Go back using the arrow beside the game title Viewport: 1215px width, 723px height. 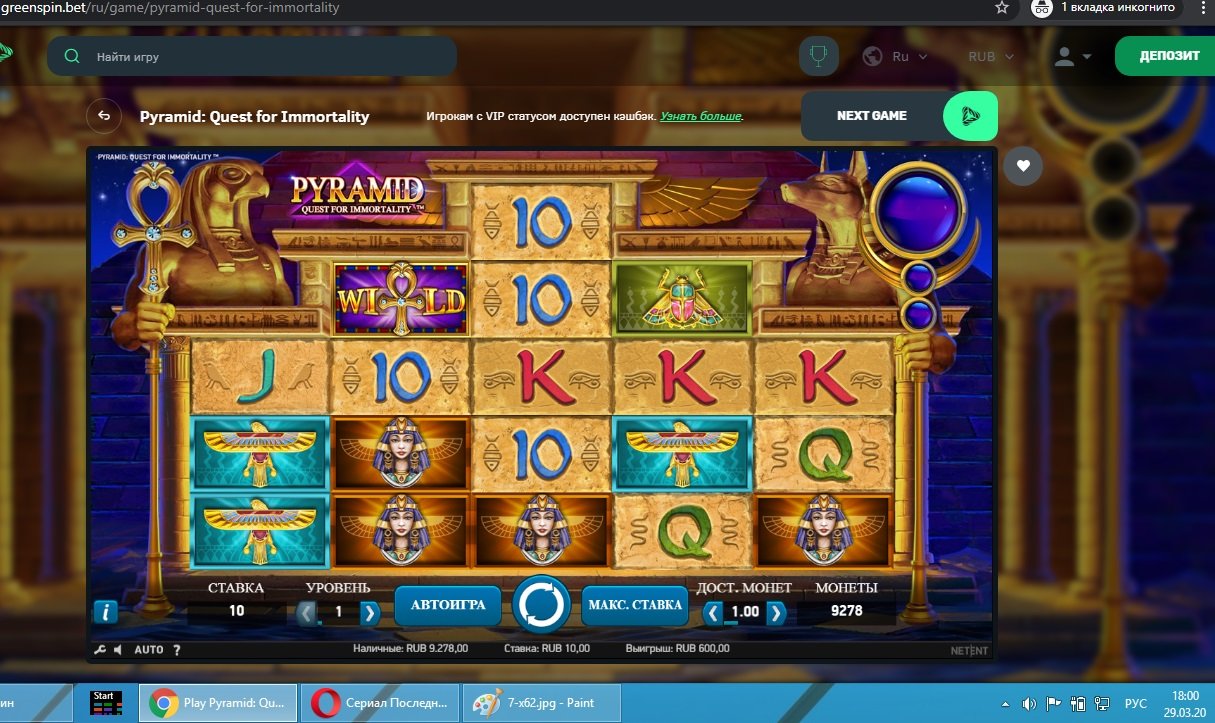104,116
